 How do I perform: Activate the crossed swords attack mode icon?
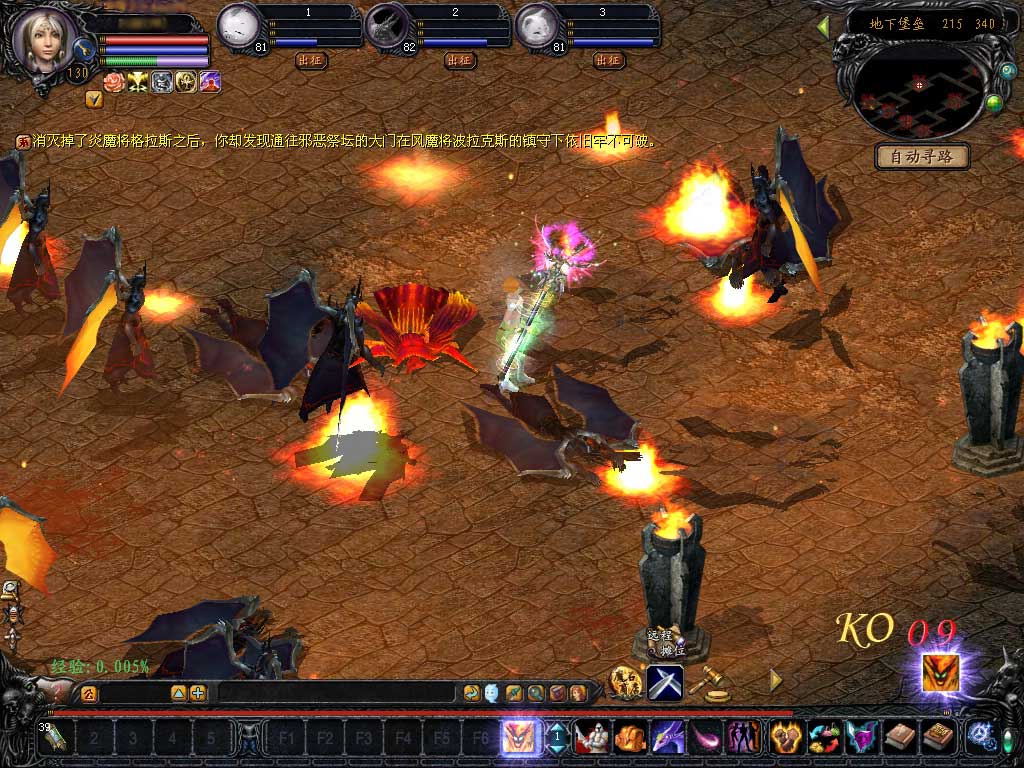coord(665,682)
